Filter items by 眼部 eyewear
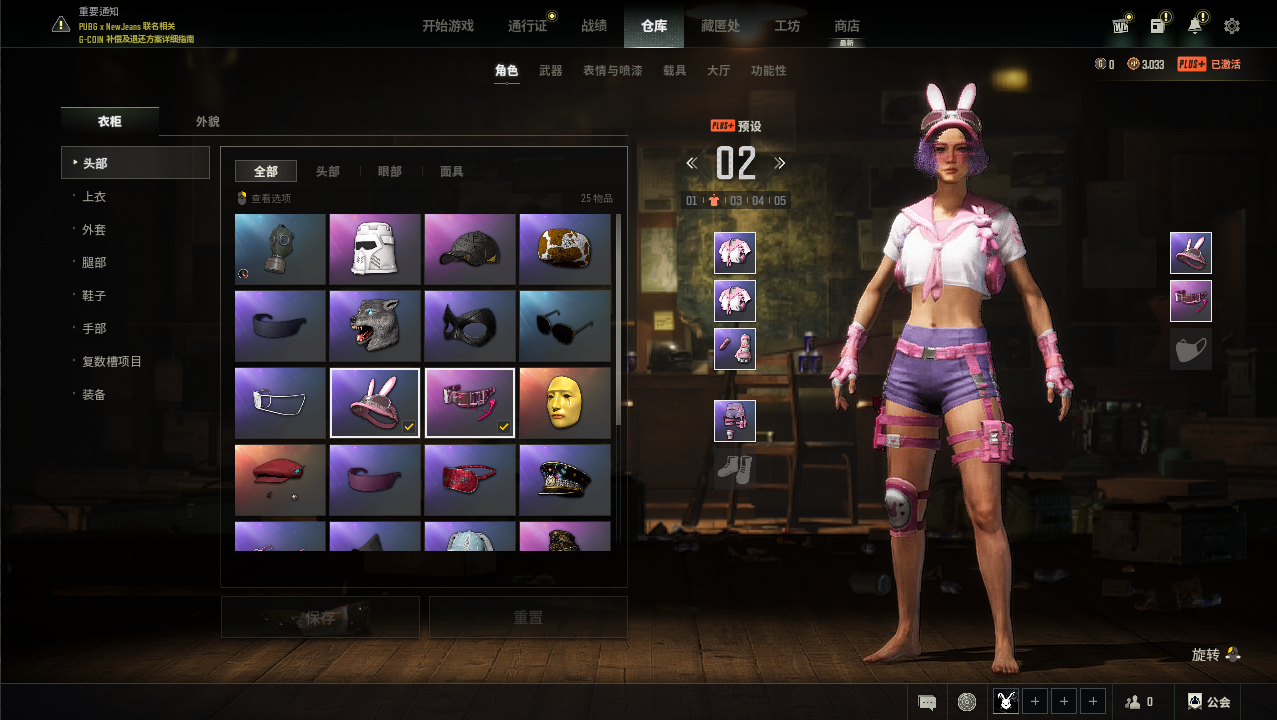This screenshot has width=1277, height=720. (390, 172)
